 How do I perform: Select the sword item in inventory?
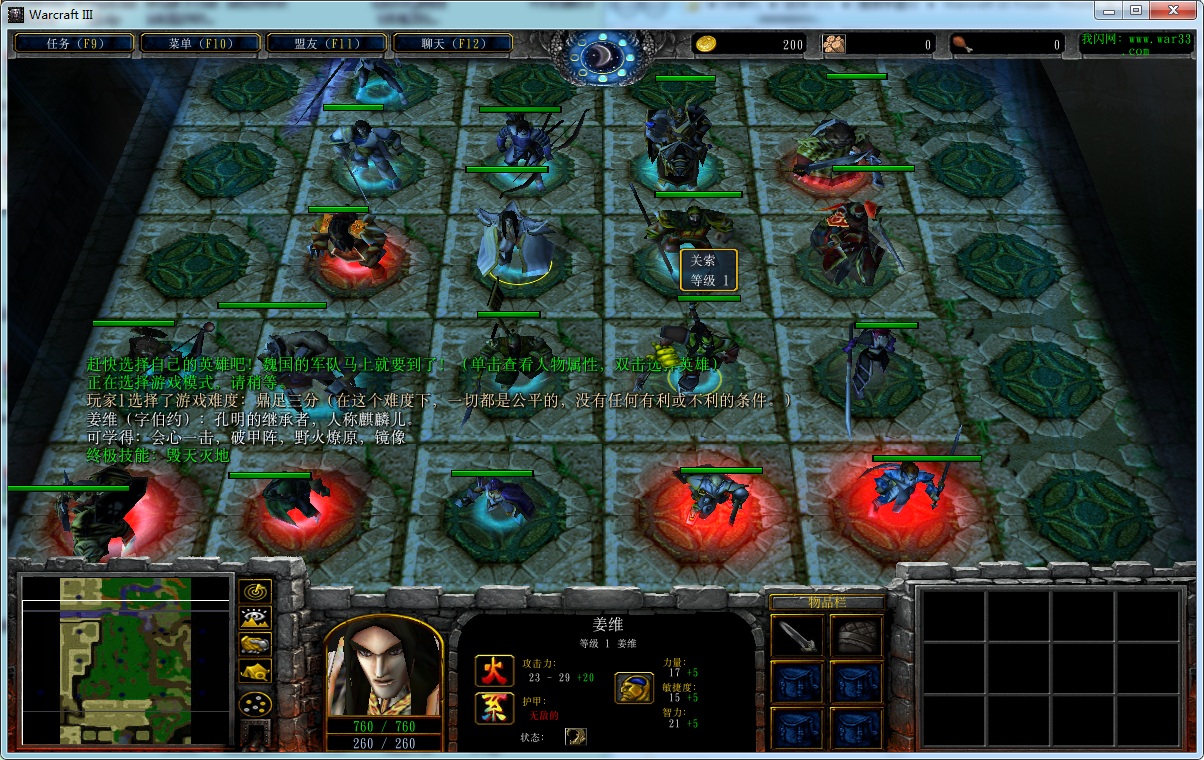point(797,636)
